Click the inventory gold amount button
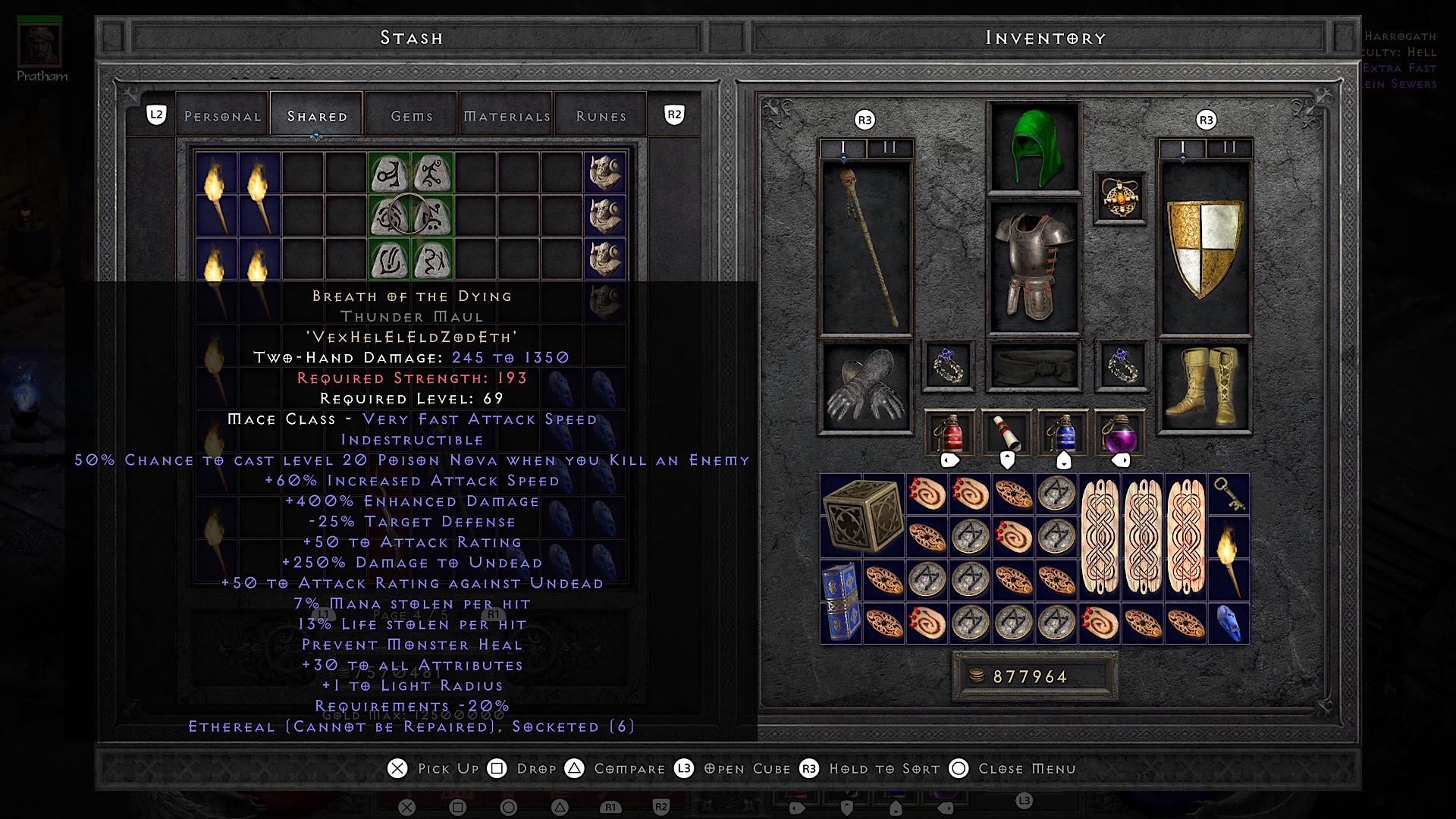The image size is (1456, 819). [x=1034, y=676]
